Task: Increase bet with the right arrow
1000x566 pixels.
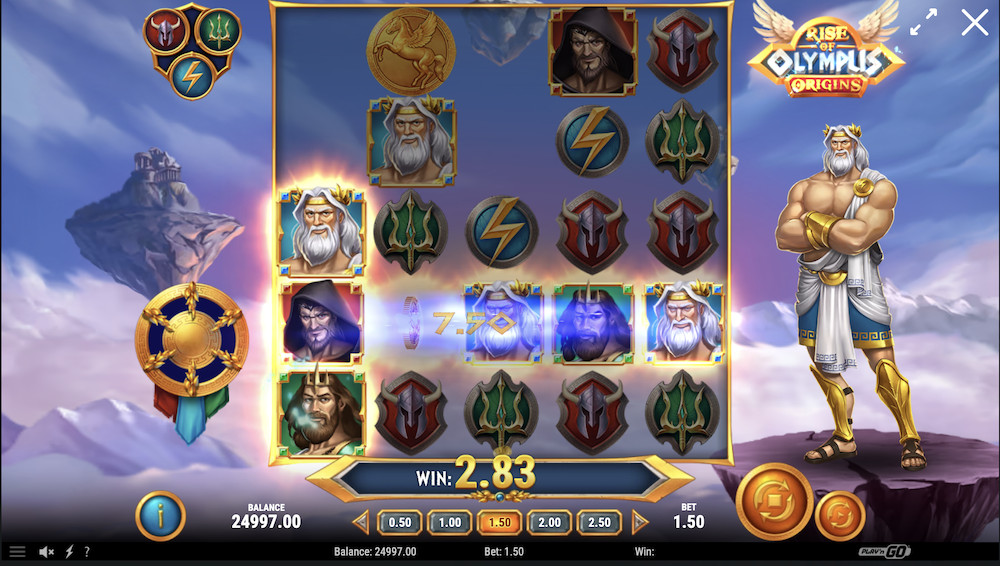Action: 640,522
